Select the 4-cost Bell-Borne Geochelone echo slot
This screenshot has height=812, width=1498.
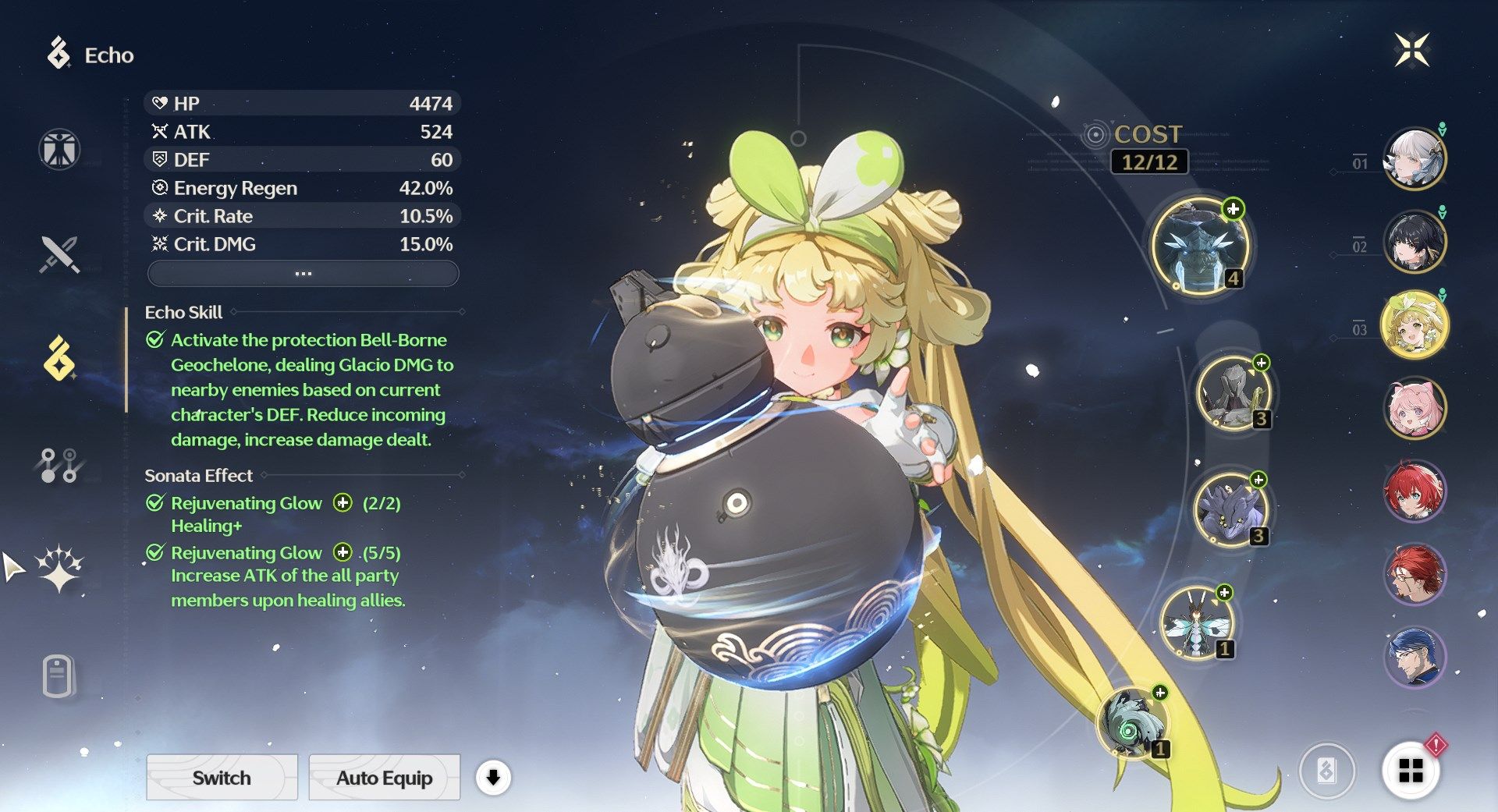(1200, 246)
